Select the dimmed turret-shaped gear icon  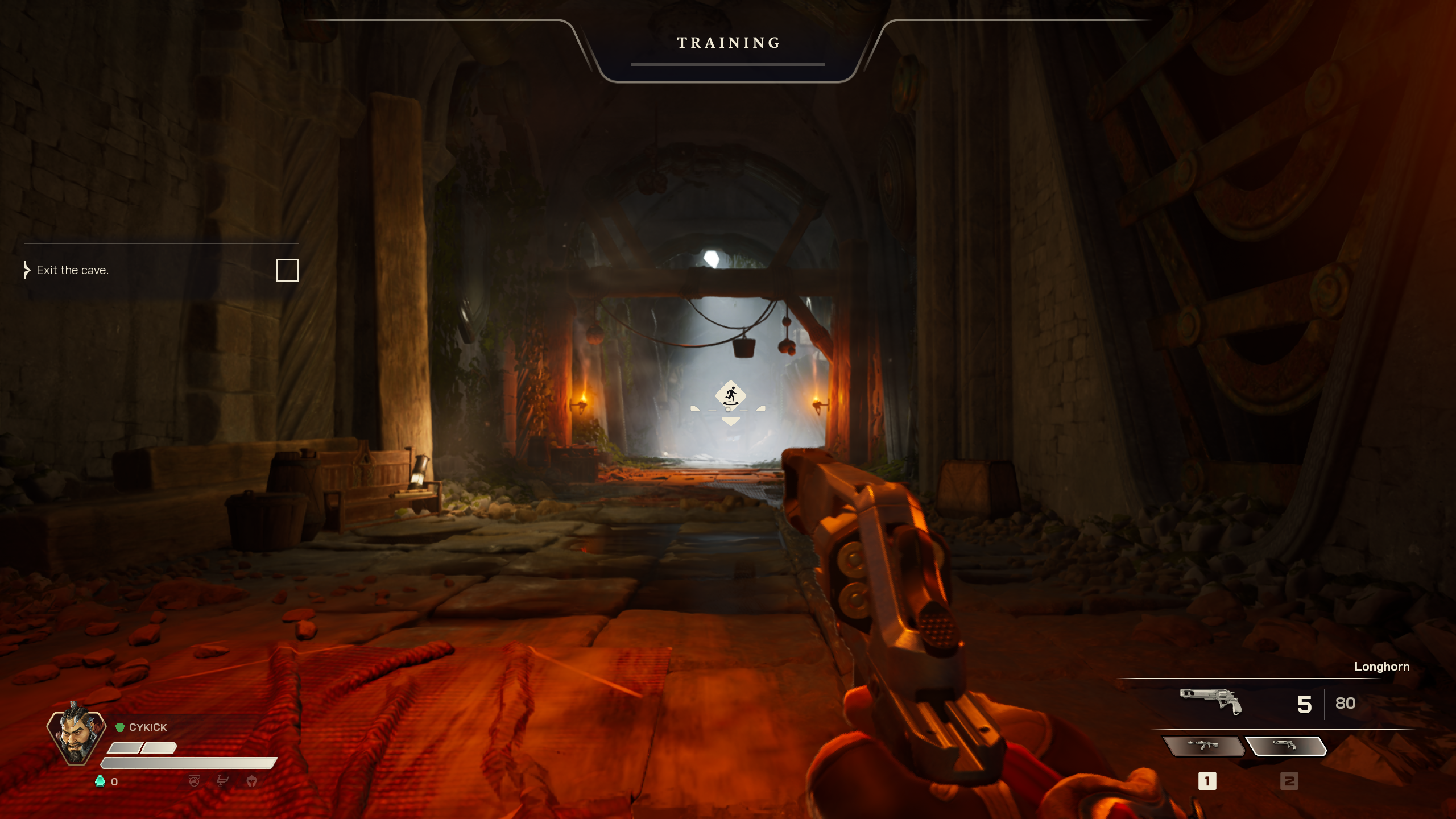pyautogui.click(x=222, y=781)
